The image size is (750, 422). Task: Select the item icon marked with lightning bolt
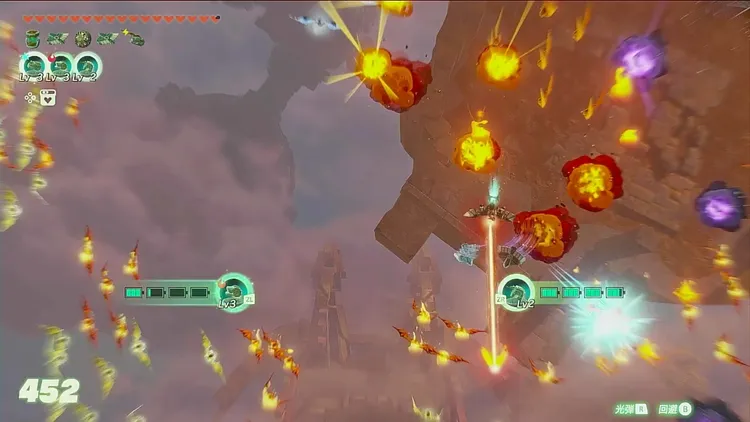132,38
